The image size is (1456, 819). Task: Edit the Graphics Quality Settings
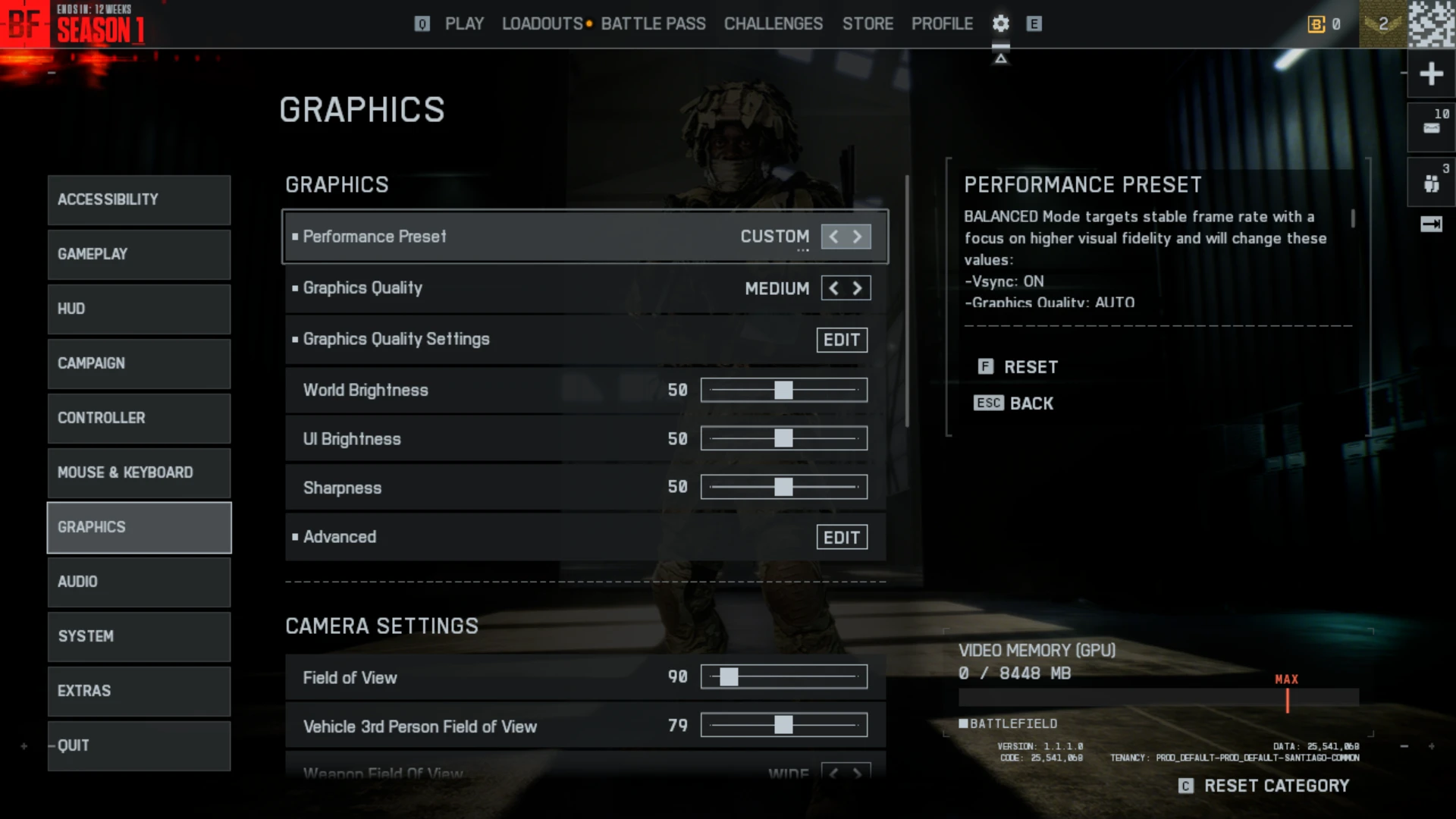coord(842,340)
